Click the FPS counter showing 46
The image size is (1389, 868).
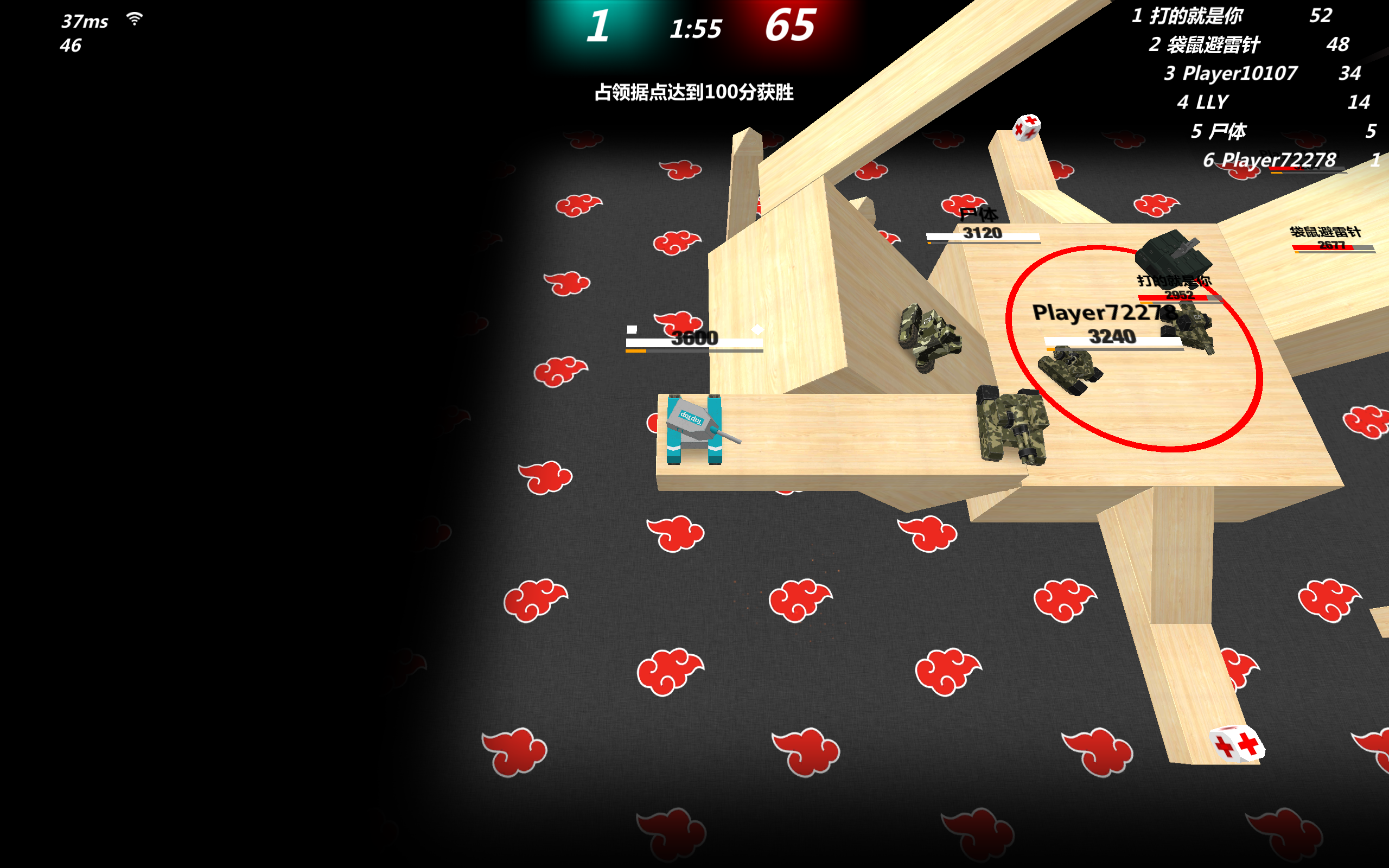coord(69,45)
